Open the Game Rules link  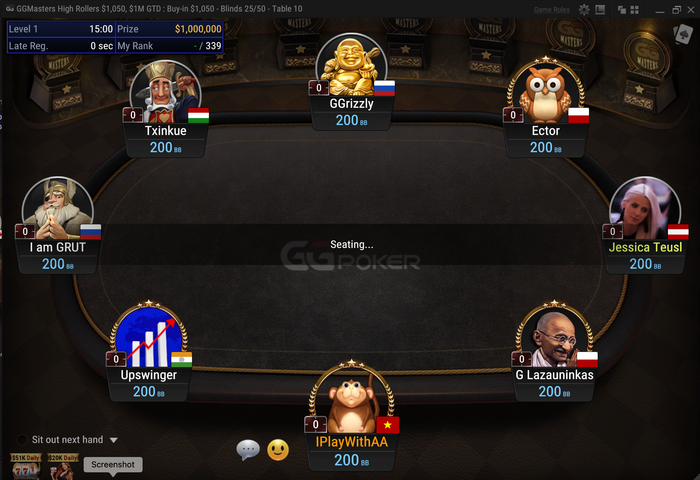coord(551,9)
